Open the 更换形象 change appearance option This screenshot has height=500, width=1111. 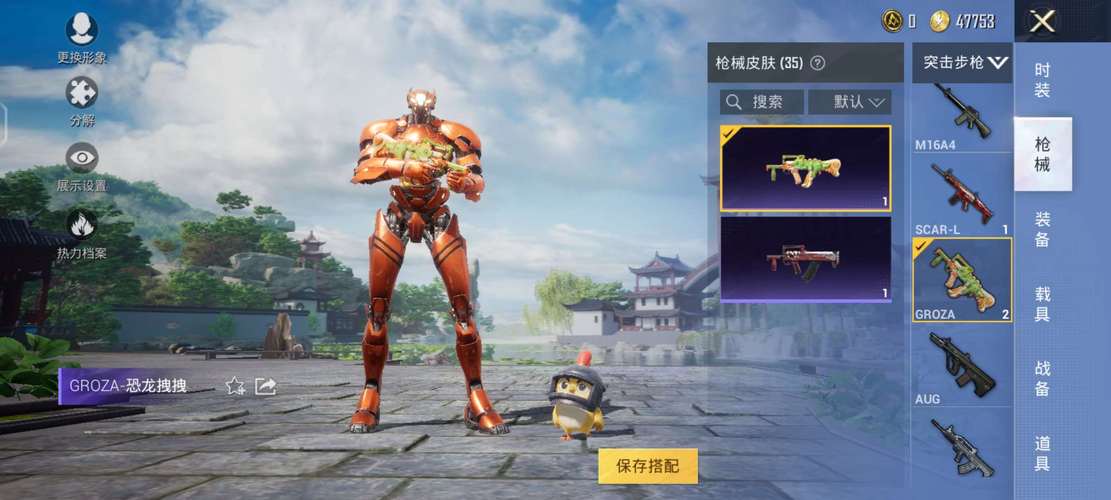pos(81,37)
